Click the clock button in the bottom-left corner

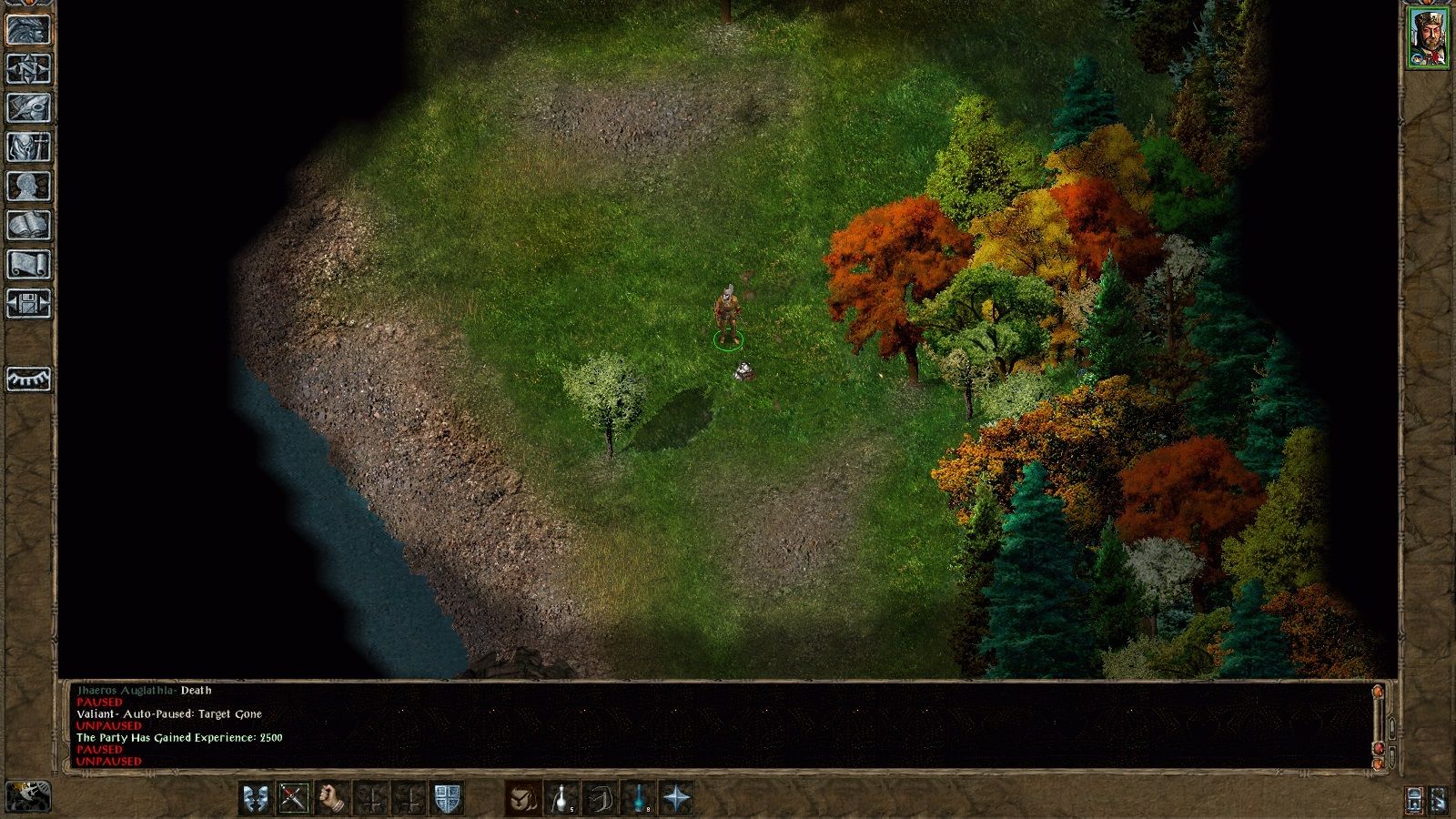(28, 795)
